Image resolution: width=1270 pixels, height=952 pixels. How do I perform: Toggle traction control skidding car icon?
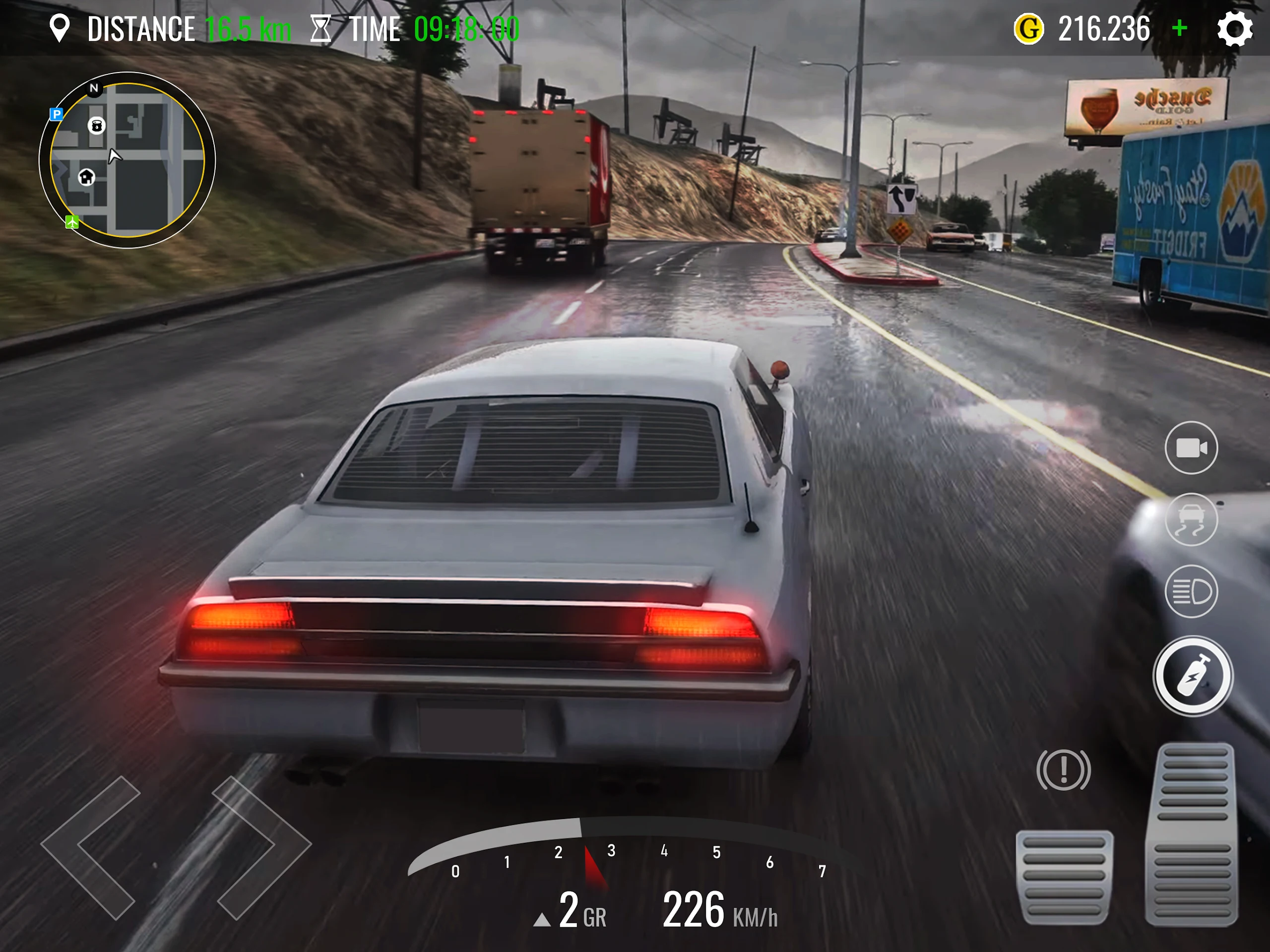(x=1191, y=519)
